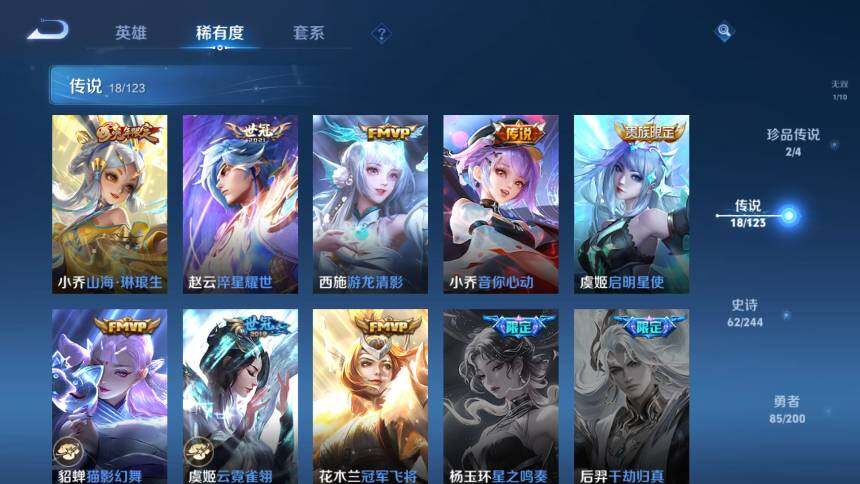Choose the 貂蝉 猫影幻舞 skin card

[110, 397]
